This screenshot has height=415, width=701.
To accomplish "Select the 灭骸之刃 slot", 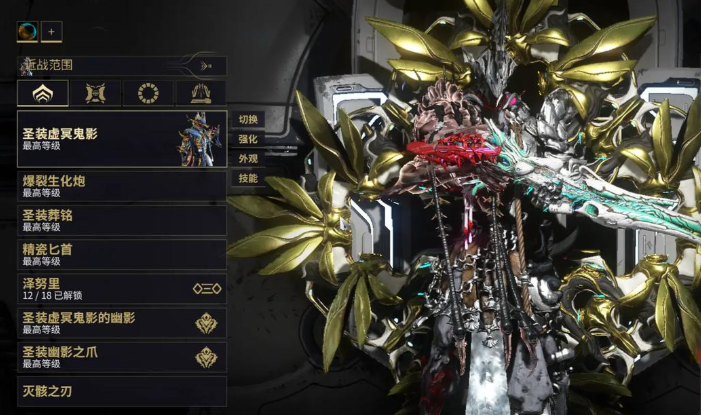I will pos(120,391).
